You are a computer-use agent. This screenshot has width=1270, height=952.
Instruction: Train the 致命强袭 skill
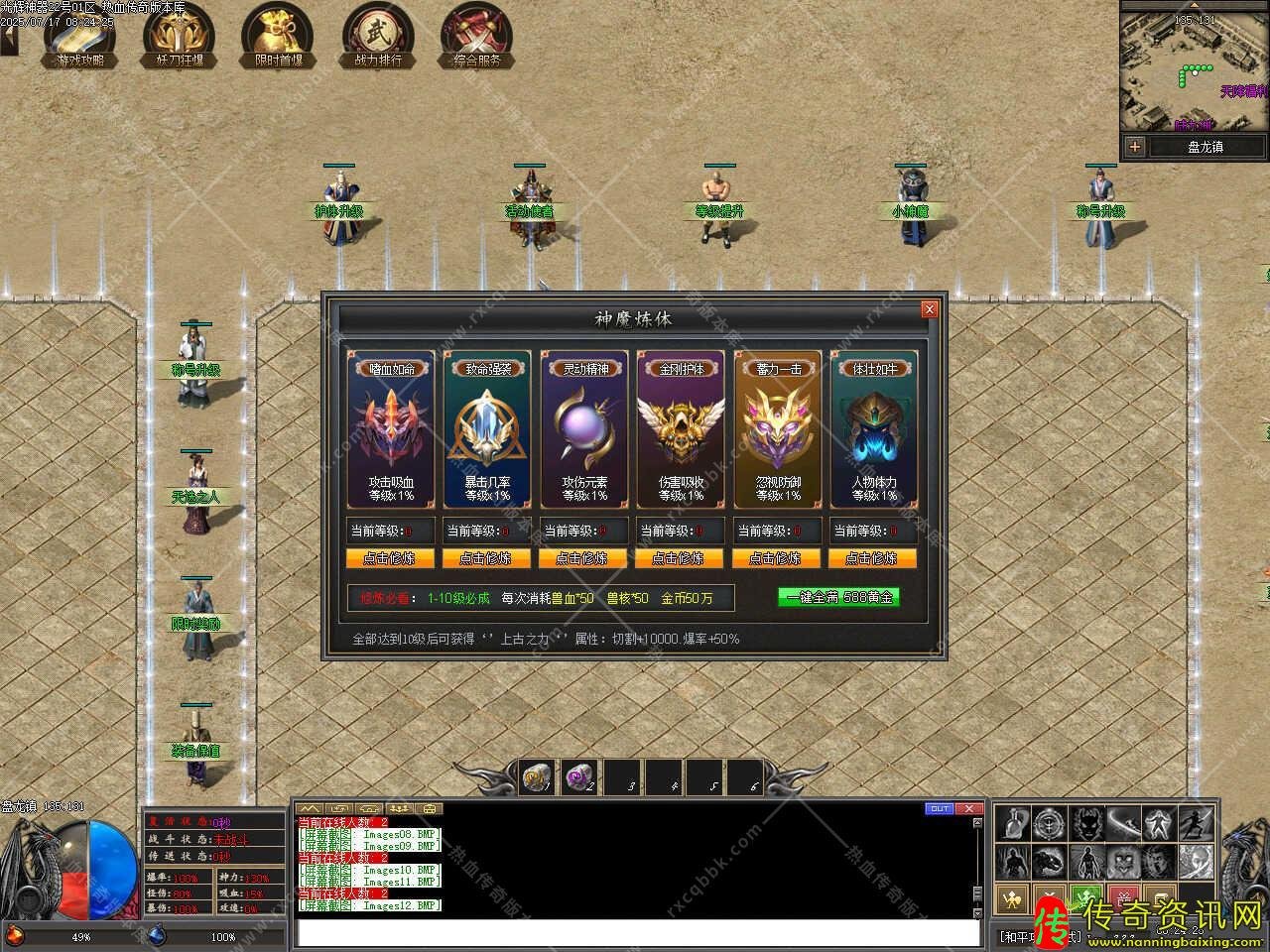[x=486, y=558]
